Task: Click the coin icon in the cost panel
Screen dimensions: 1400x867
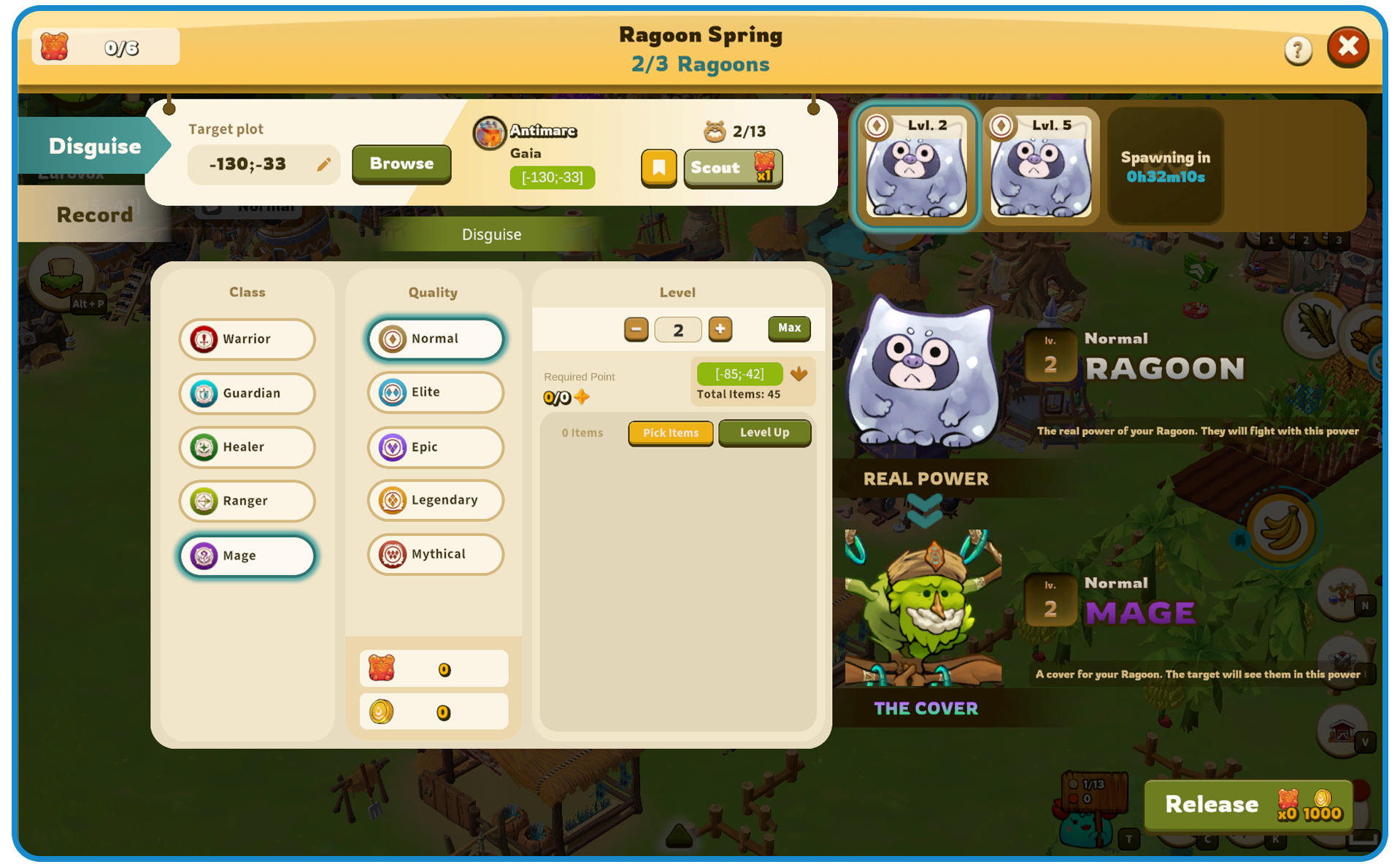Action: point(382,711)
